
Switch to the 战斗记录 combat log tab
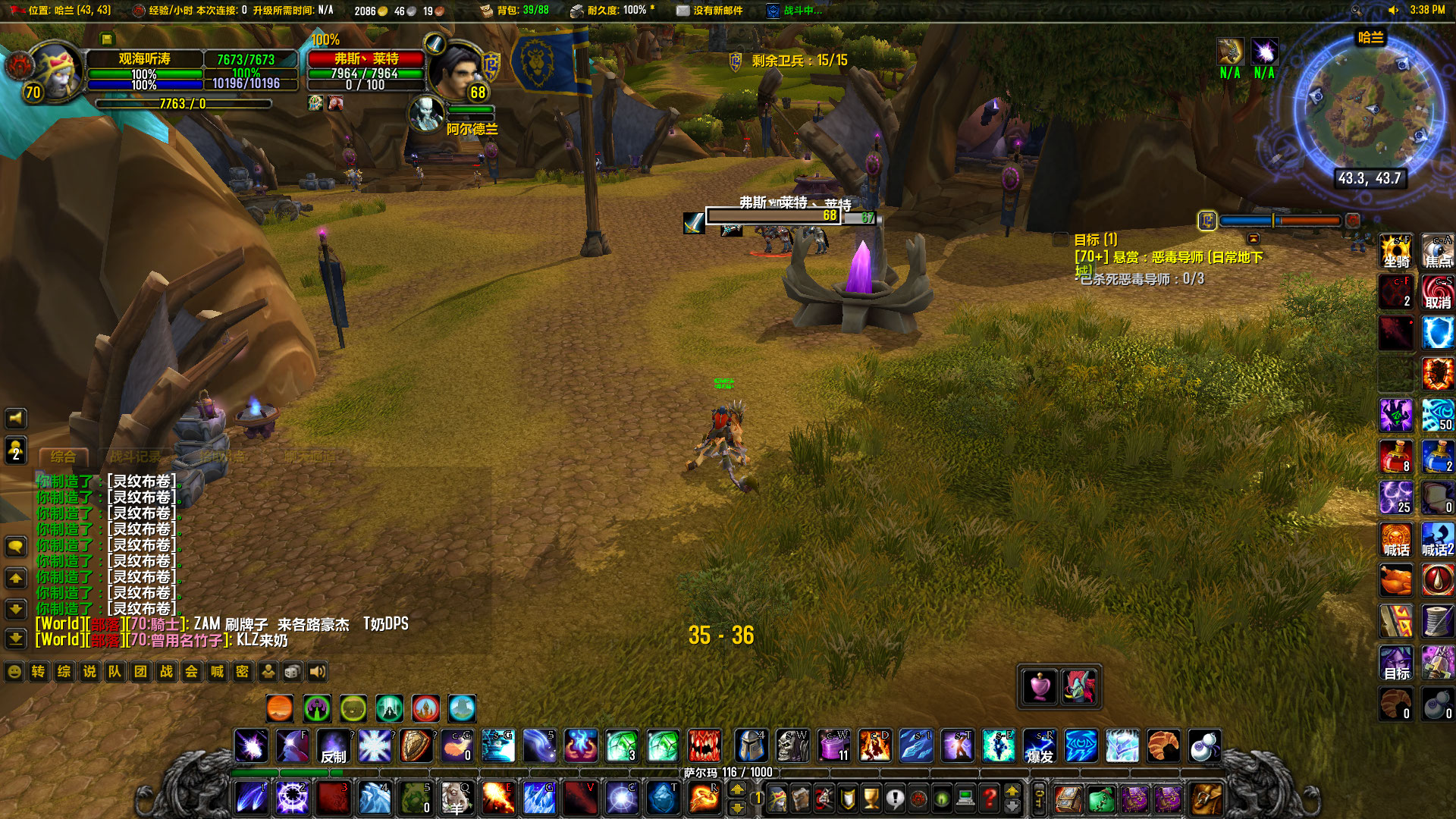tap(136, 455)
